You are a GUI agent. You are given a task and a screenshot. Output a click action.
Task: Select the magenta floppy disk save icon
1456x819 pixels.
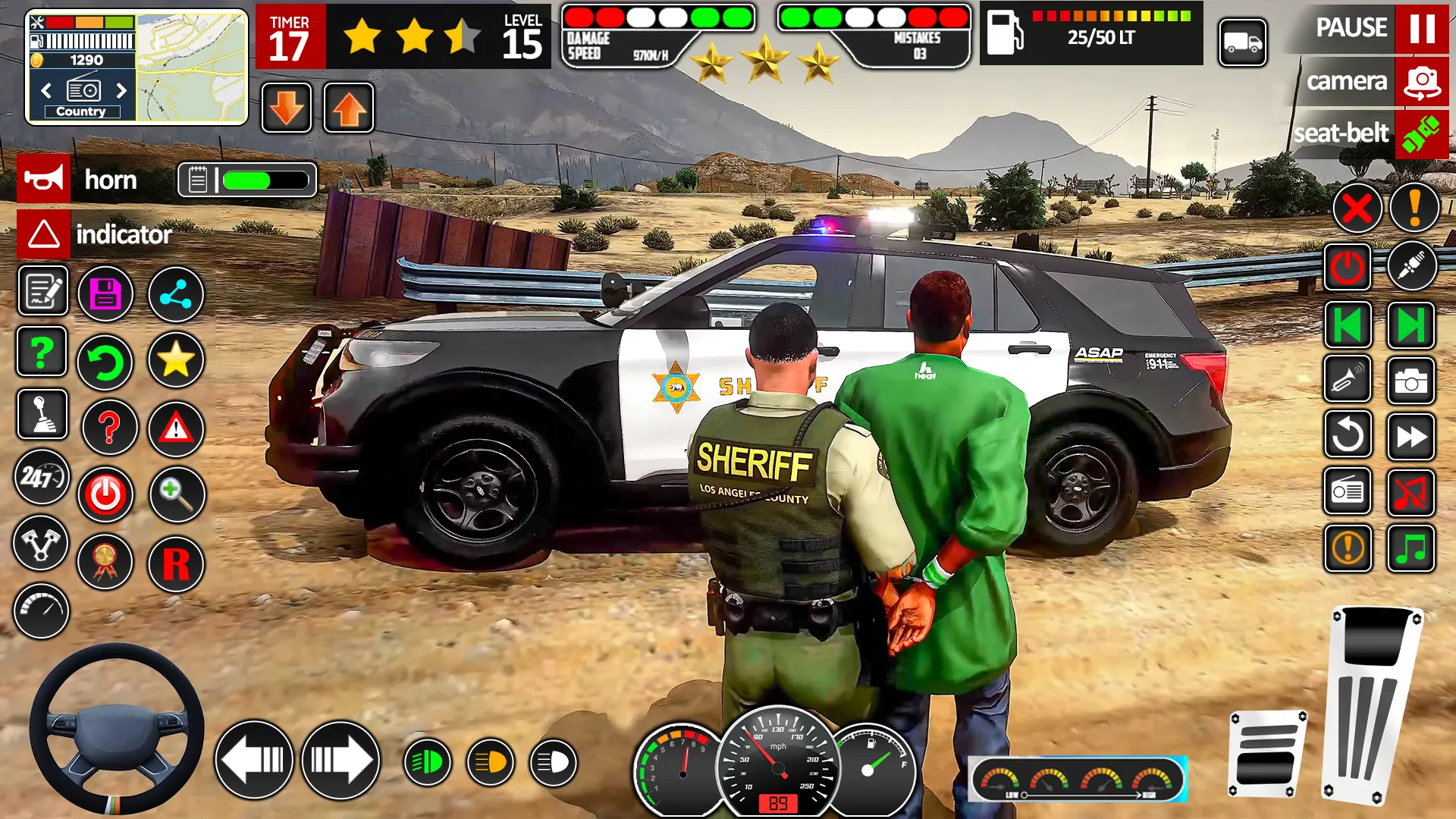pyautogui.click(x=105, y=294)
